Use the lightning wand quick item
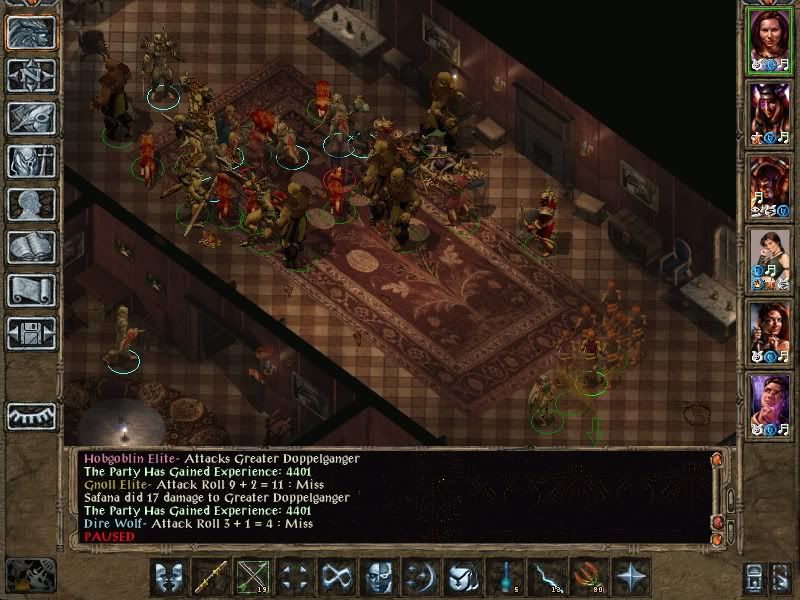The width and height of the screenshot is (800, 600). [547, 577]
